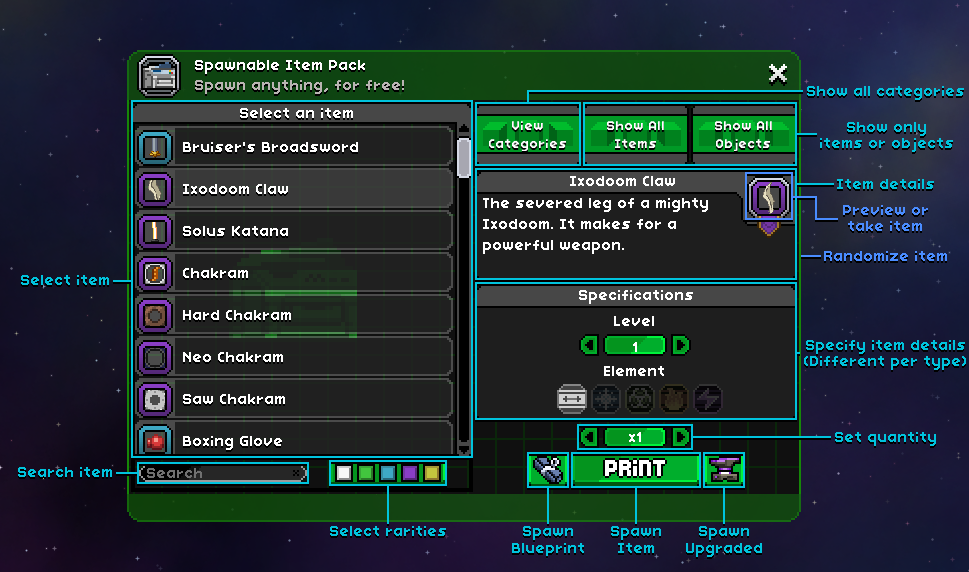Show All Items filter
969x572 pixels.
coord(635,135)
